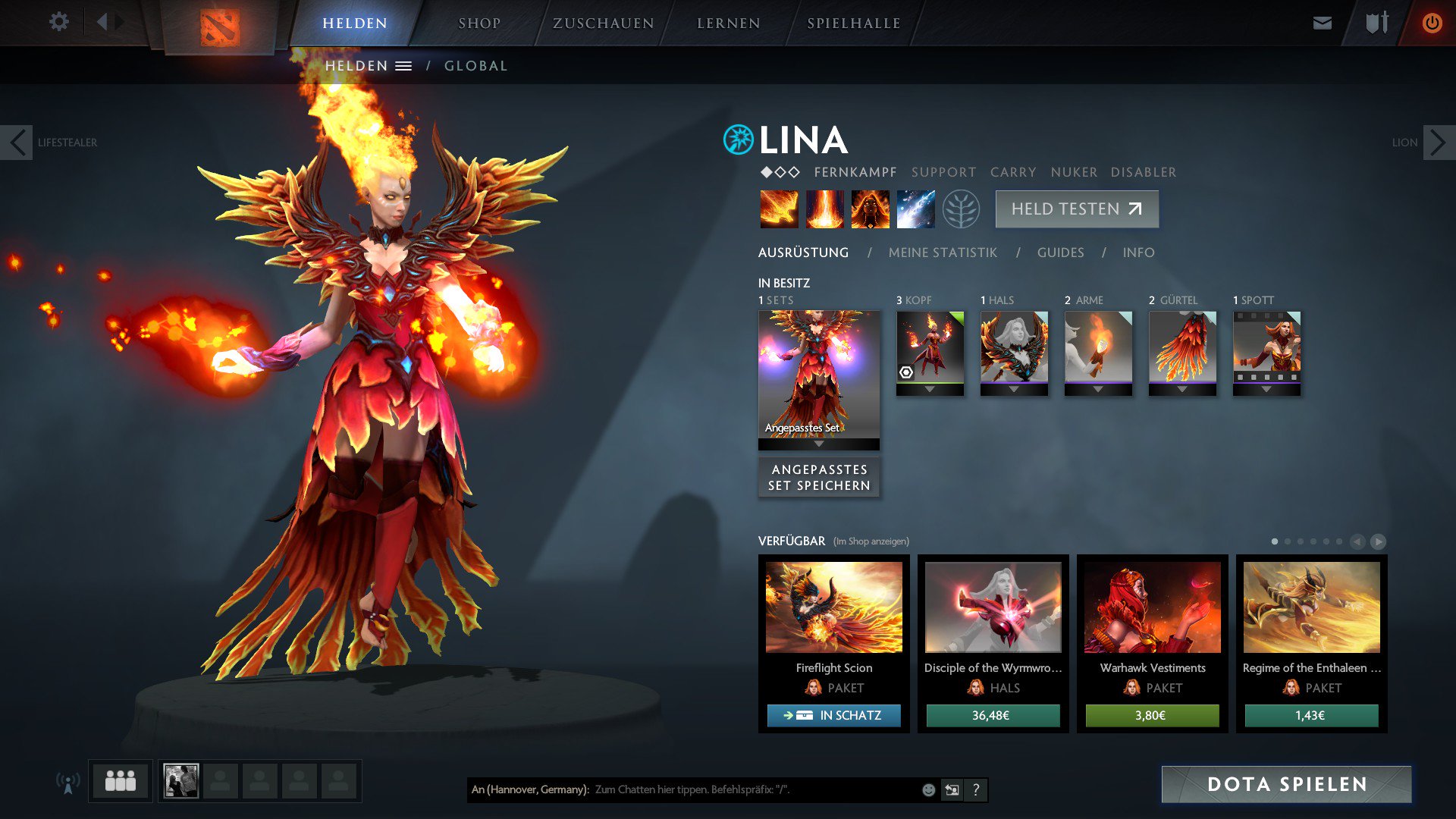Open the Light Strike Array ability icon
This screenshot has width=1456, height=819.
pos(824,209)
